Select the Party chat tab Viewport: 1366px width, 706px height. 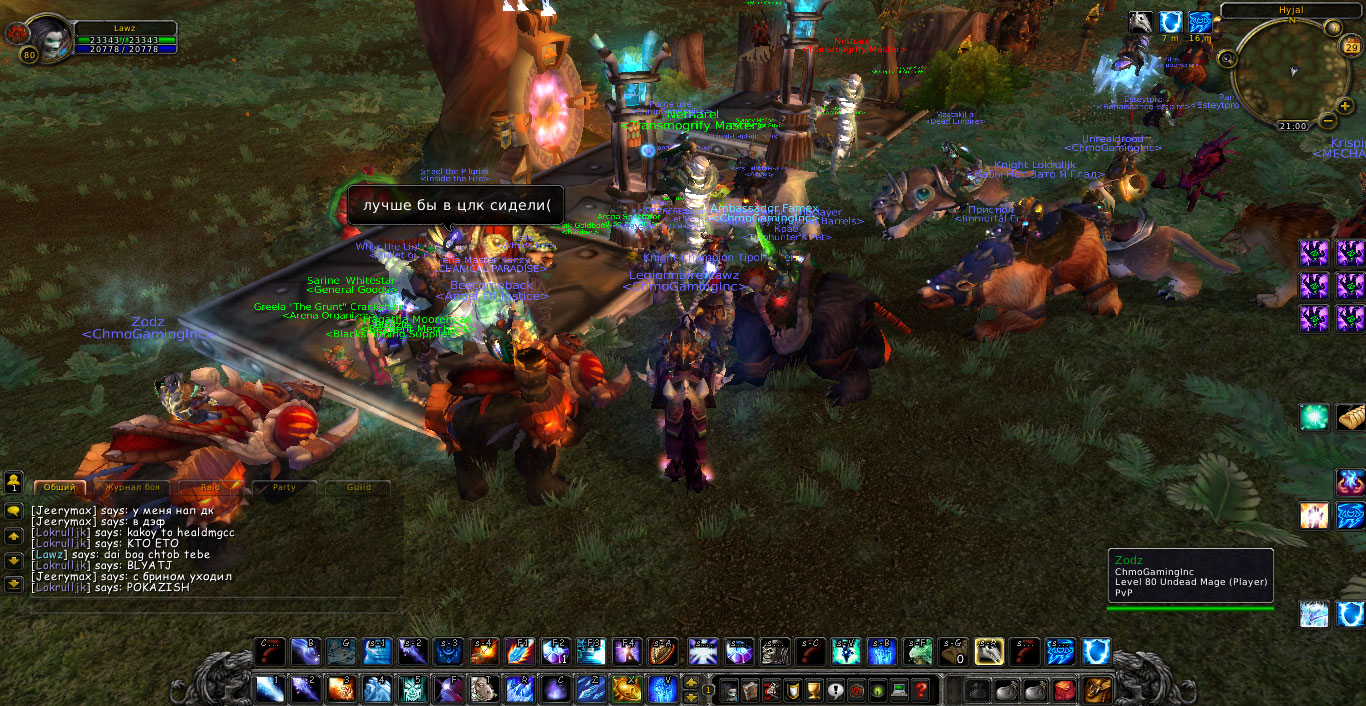pyautogui.click(x=284, y=487)
